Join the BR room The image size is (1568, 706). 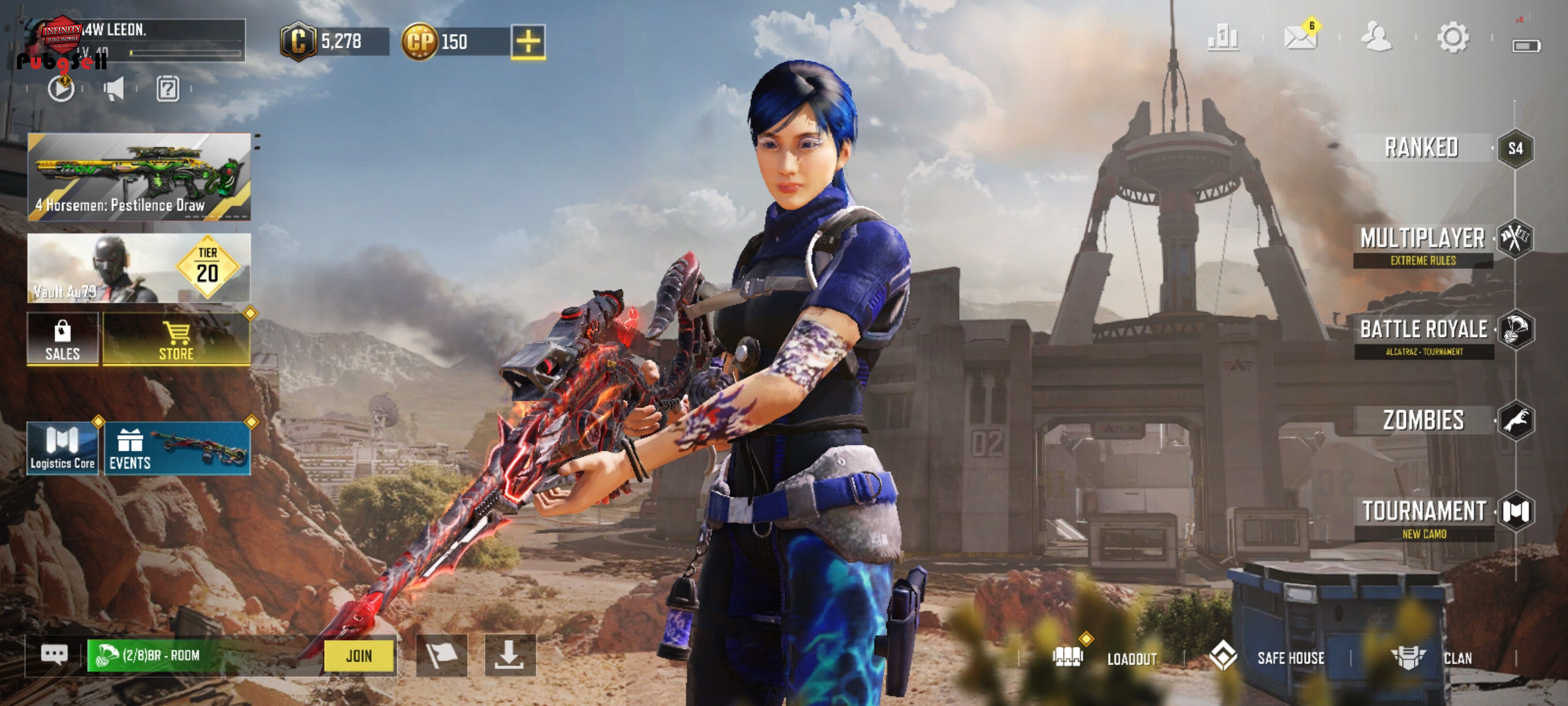click(359, 656)
